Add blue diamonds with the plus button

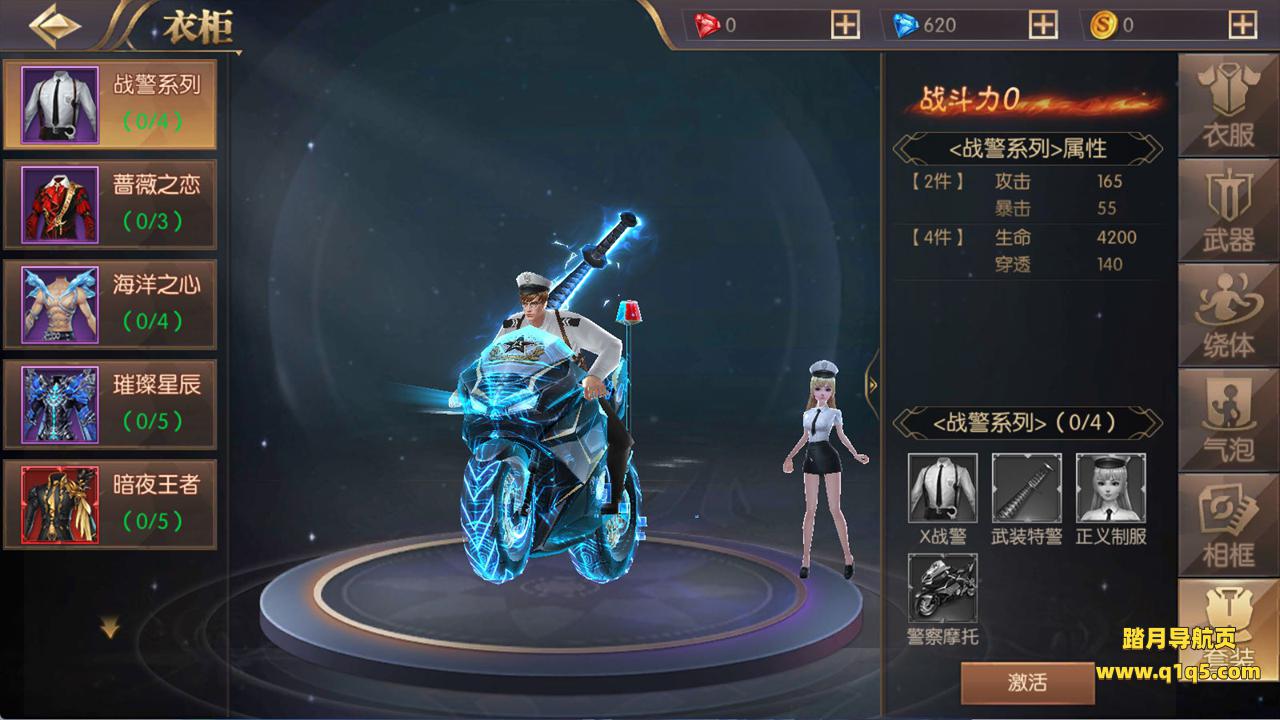pos(1043,26)
